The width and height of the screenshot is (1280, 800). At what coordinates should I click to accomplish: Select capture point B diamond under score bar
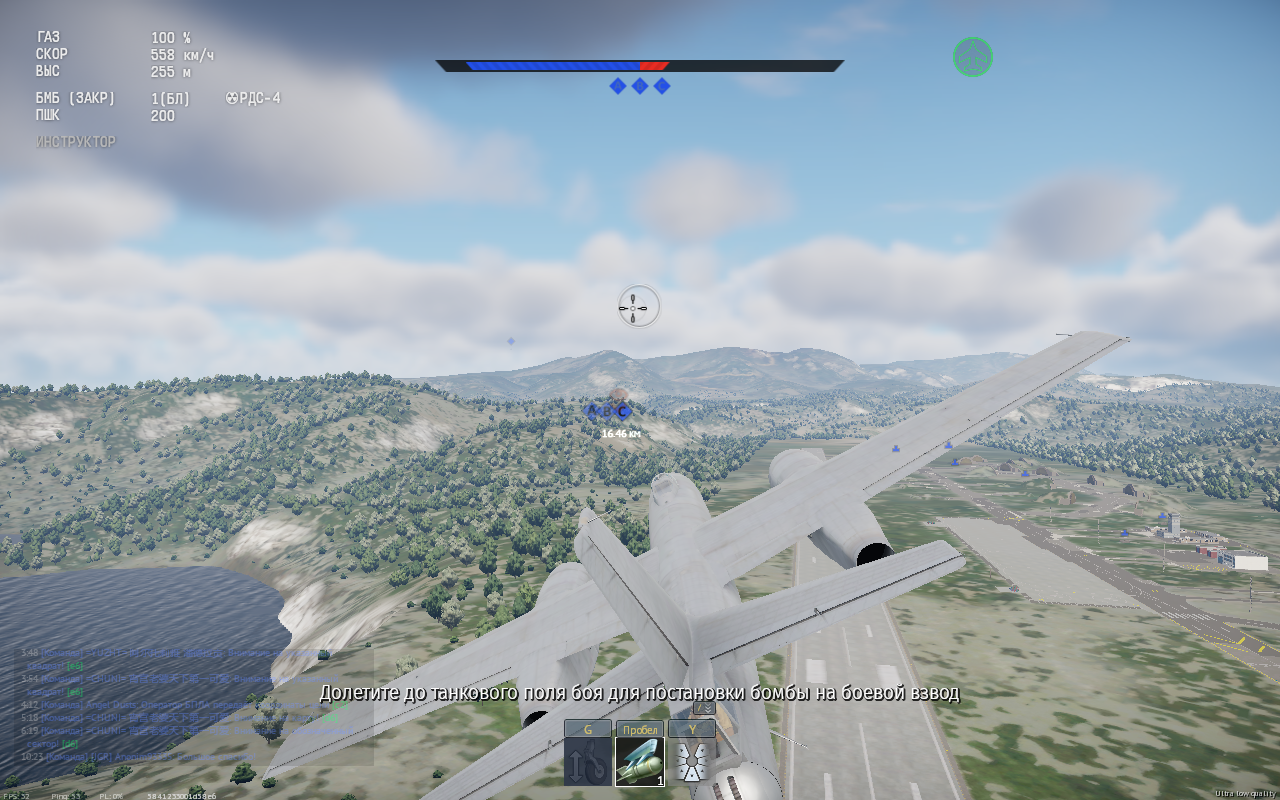pos(640,86)
